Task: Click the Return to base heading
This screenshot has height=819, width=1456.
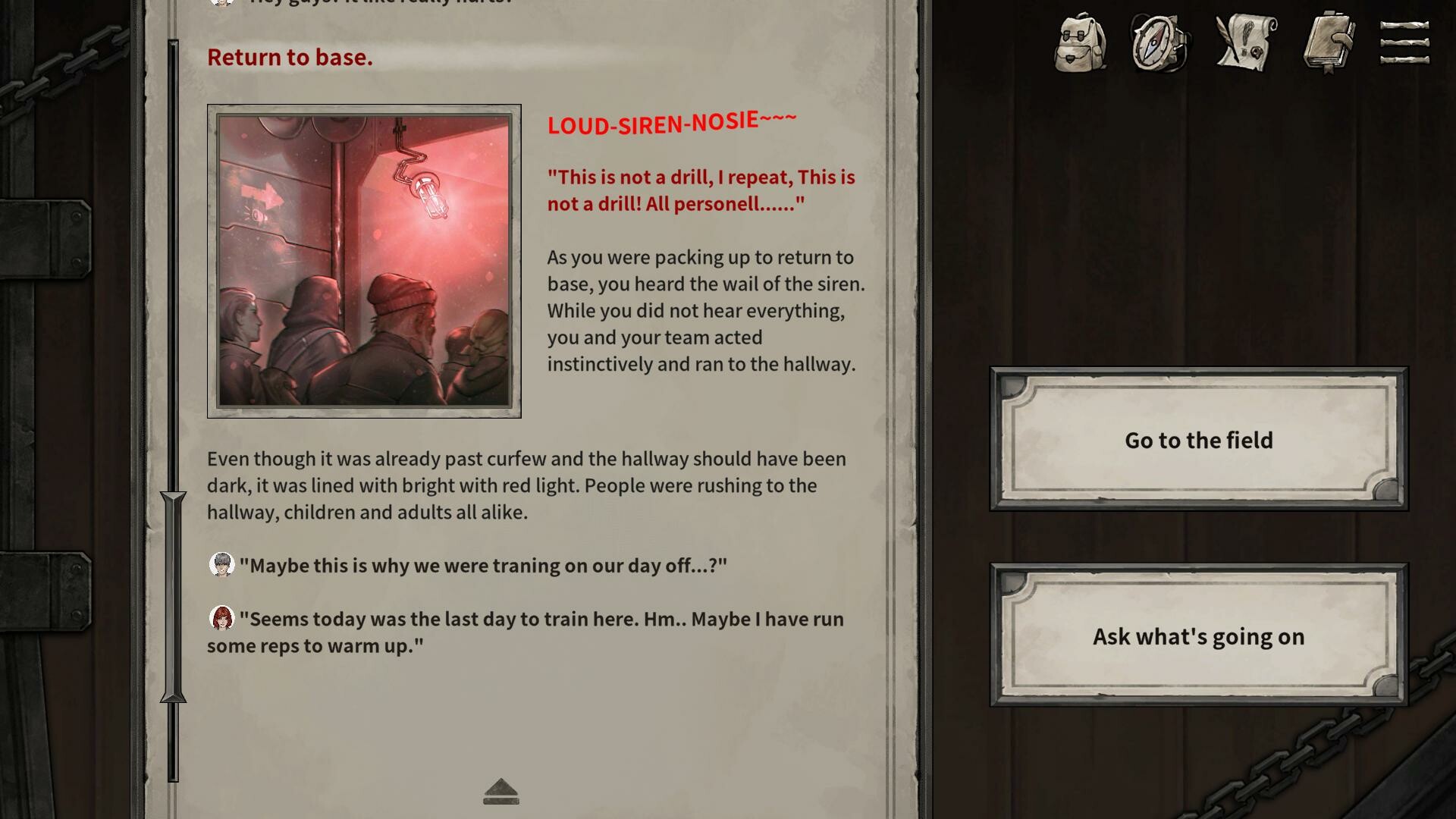Action: [x=290, y=58]
